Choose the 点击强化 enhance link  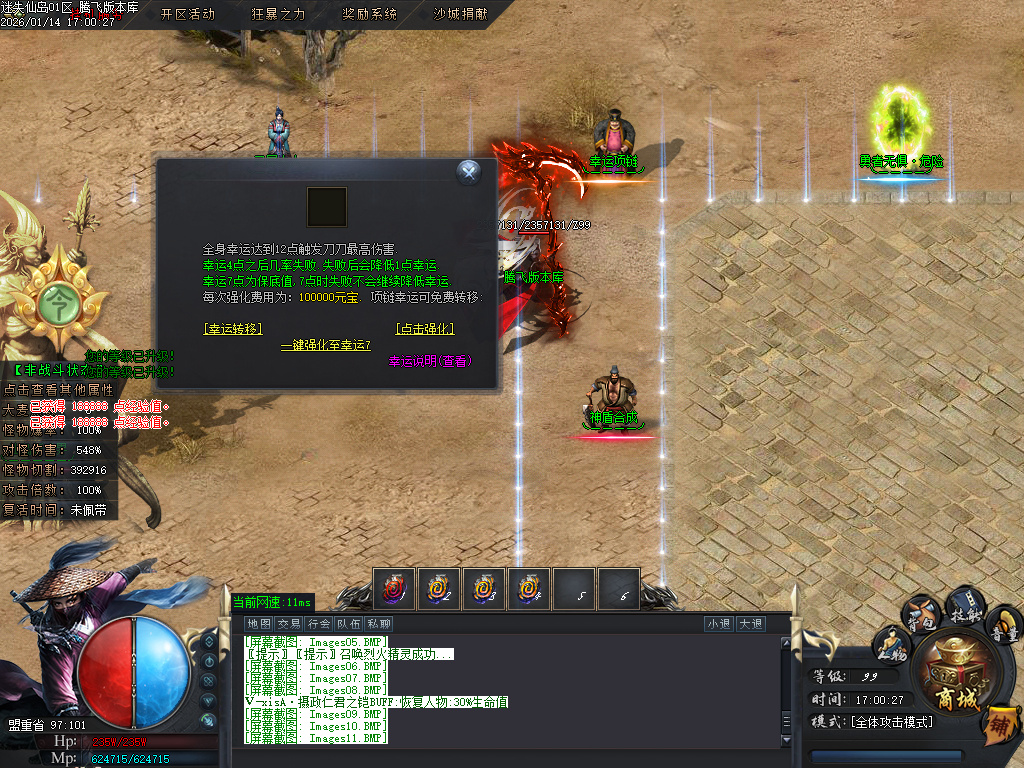pyautogui.click(x=425, y=329)
